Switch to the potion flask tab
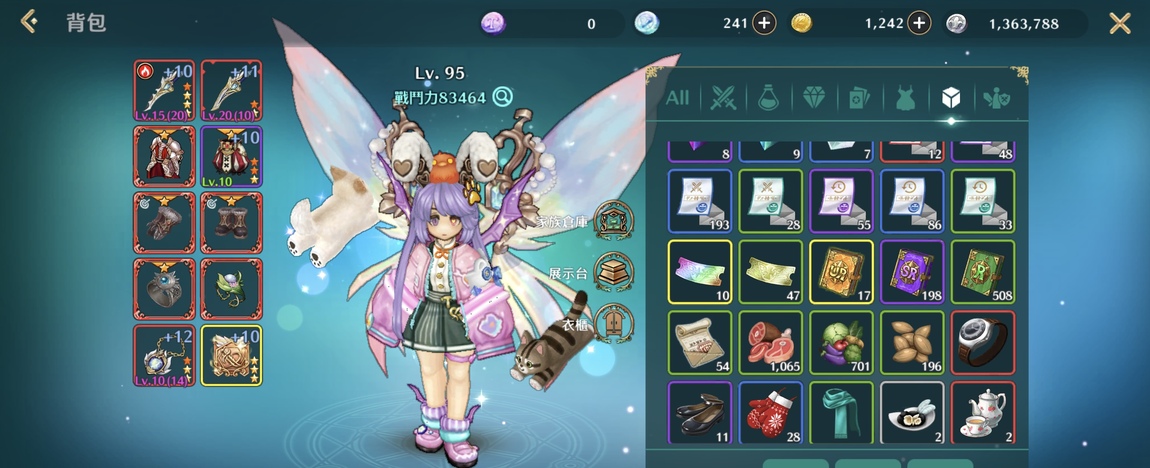 point(768,98)
